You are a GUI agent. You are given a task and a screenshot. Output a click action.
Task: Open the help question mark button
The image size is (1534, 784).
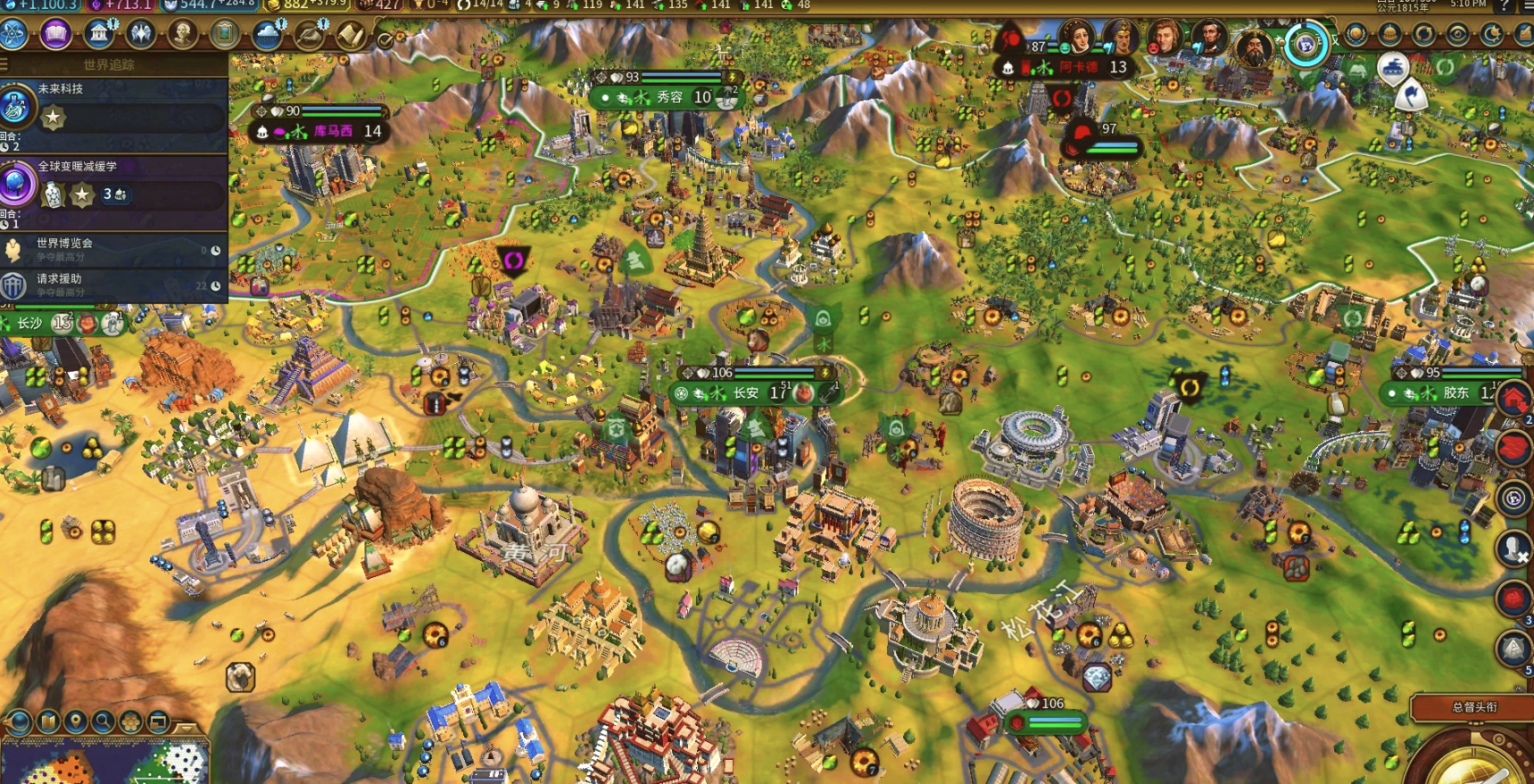tap(1505, 5)
